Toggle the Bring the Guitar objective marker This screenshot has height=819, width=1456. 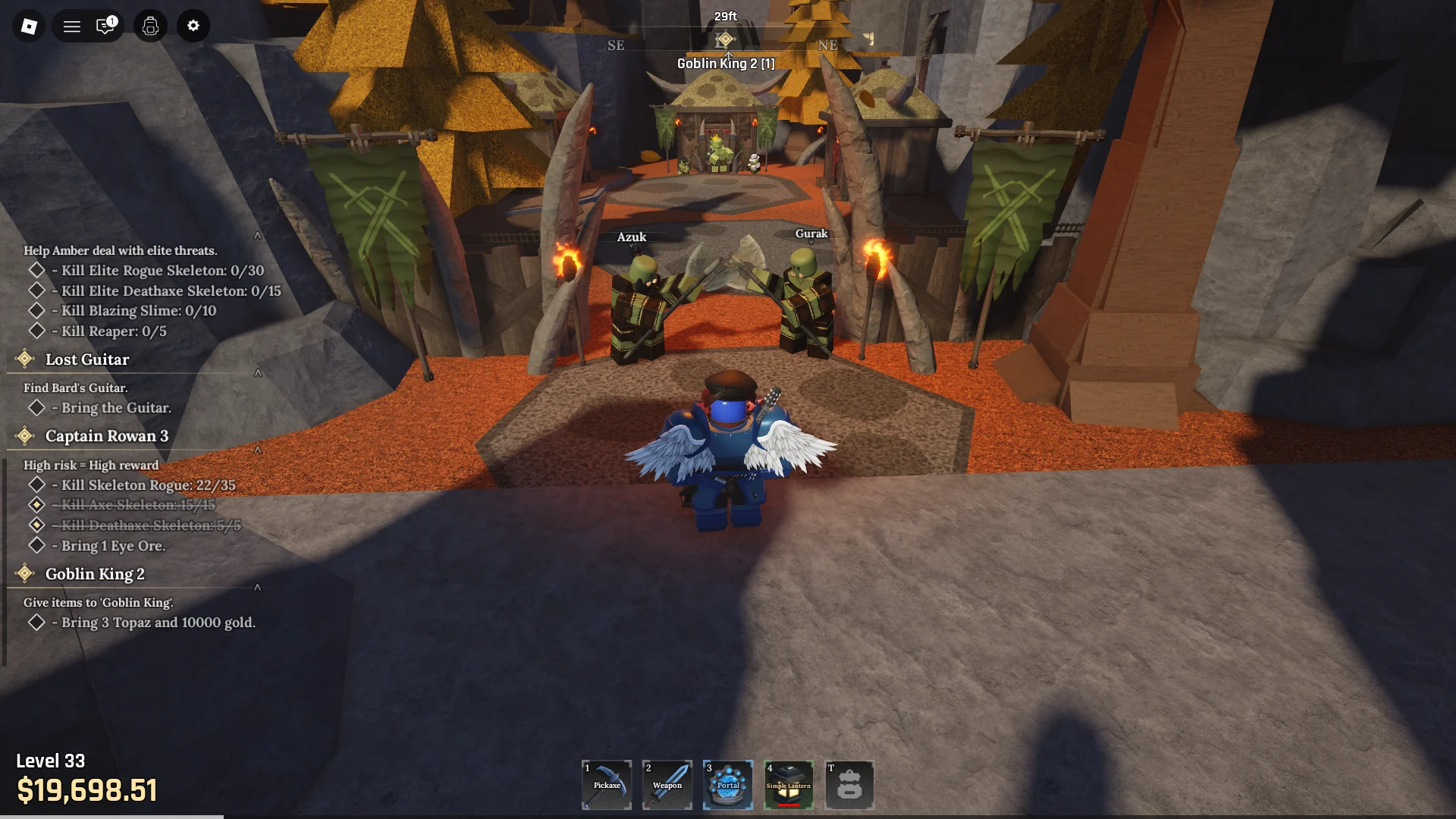[x=36, y=407]
